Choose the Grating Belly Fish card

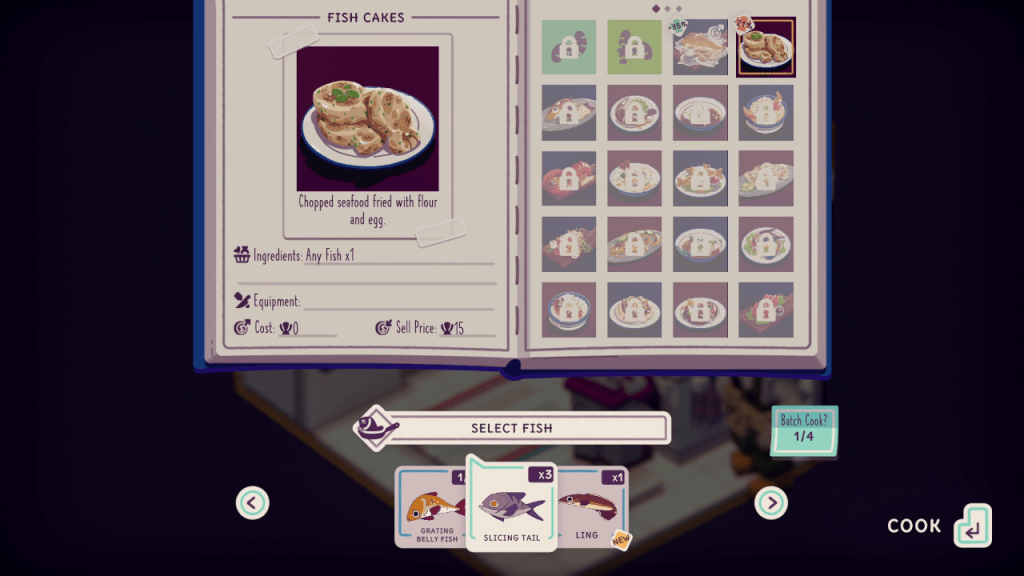(432, 509)
